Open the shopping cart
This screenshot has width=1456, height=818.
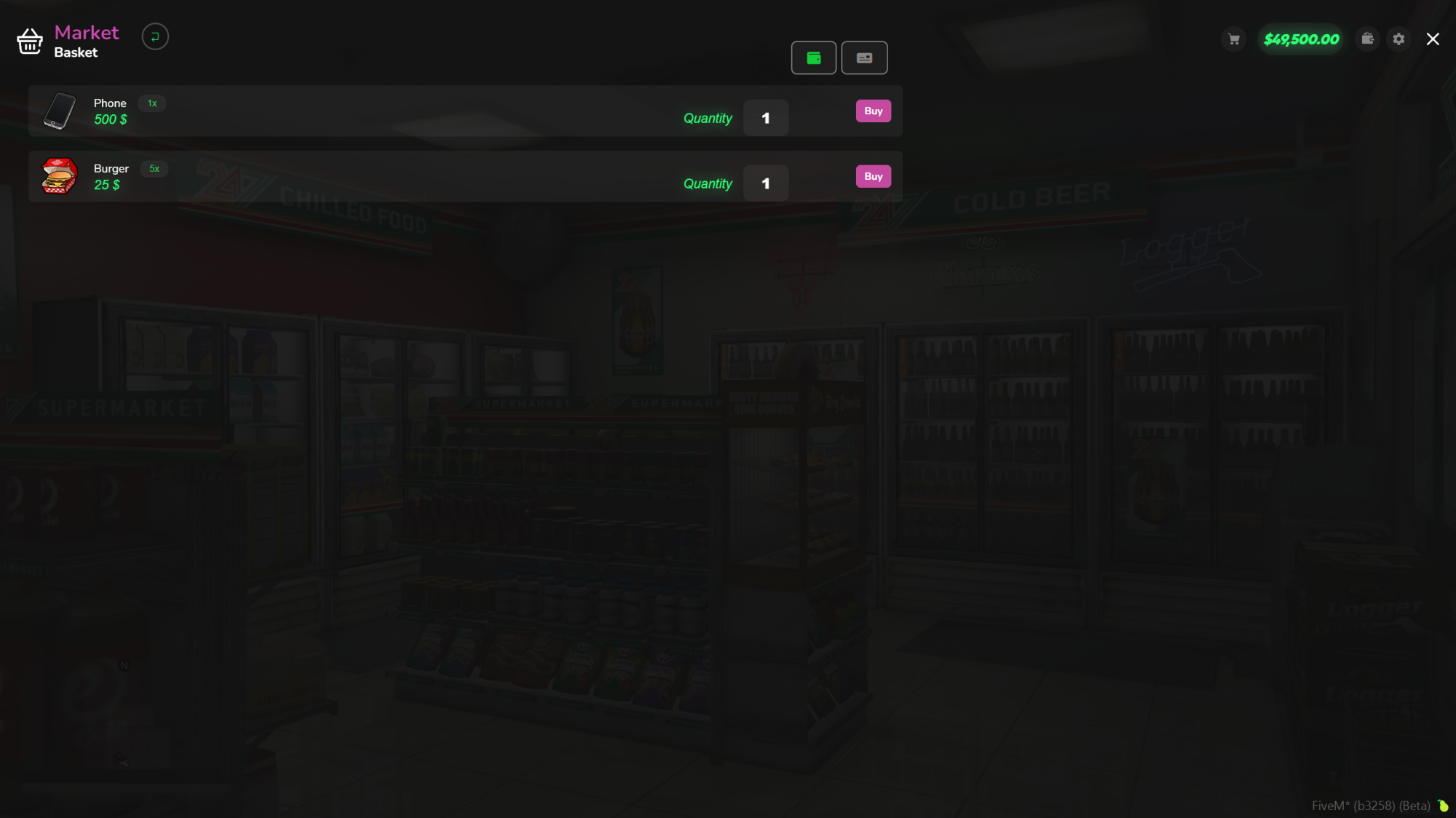(1233, 39)
